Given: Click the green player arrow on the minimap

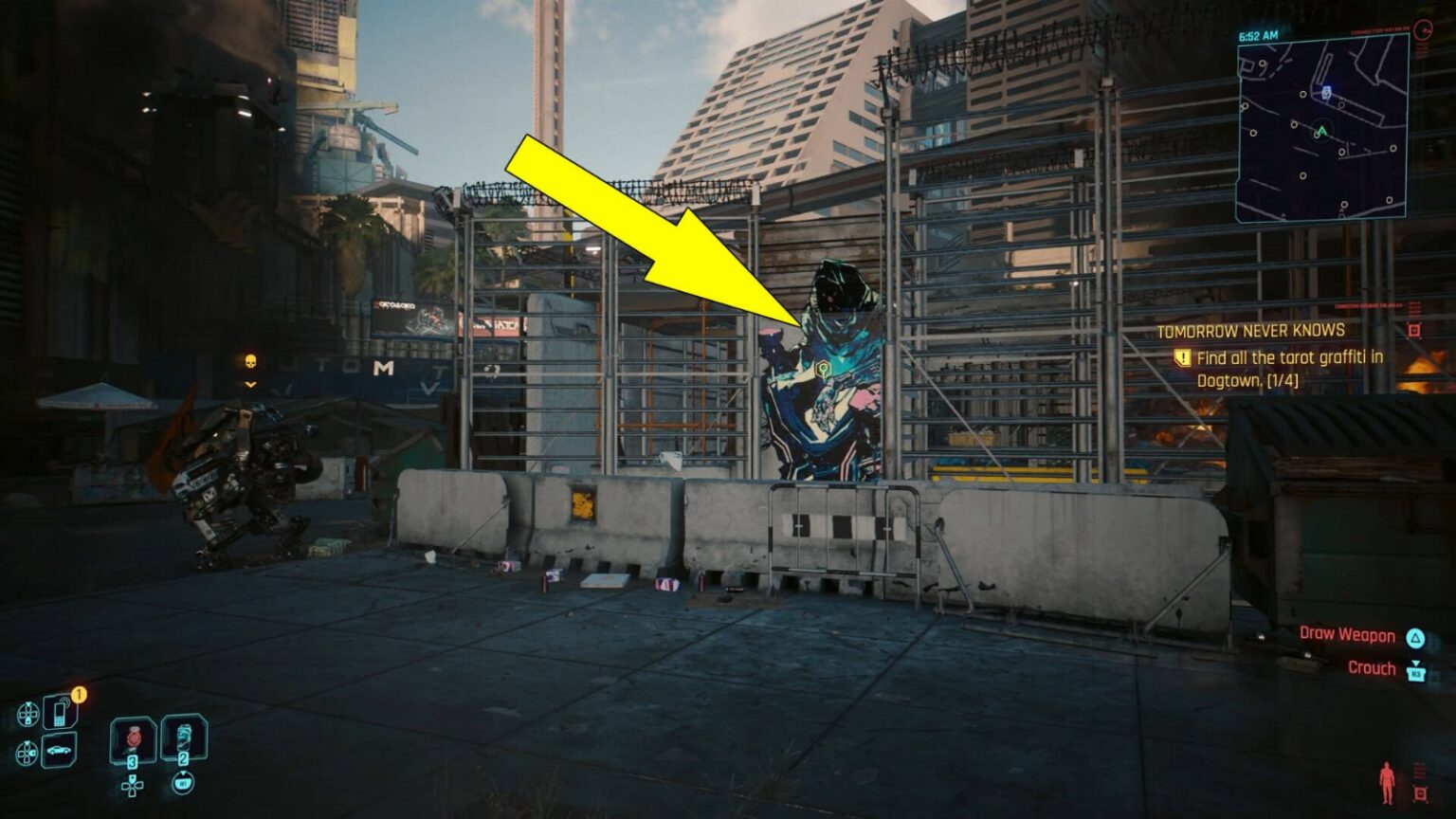Looking at the screenshot, I should [1322, 131].
